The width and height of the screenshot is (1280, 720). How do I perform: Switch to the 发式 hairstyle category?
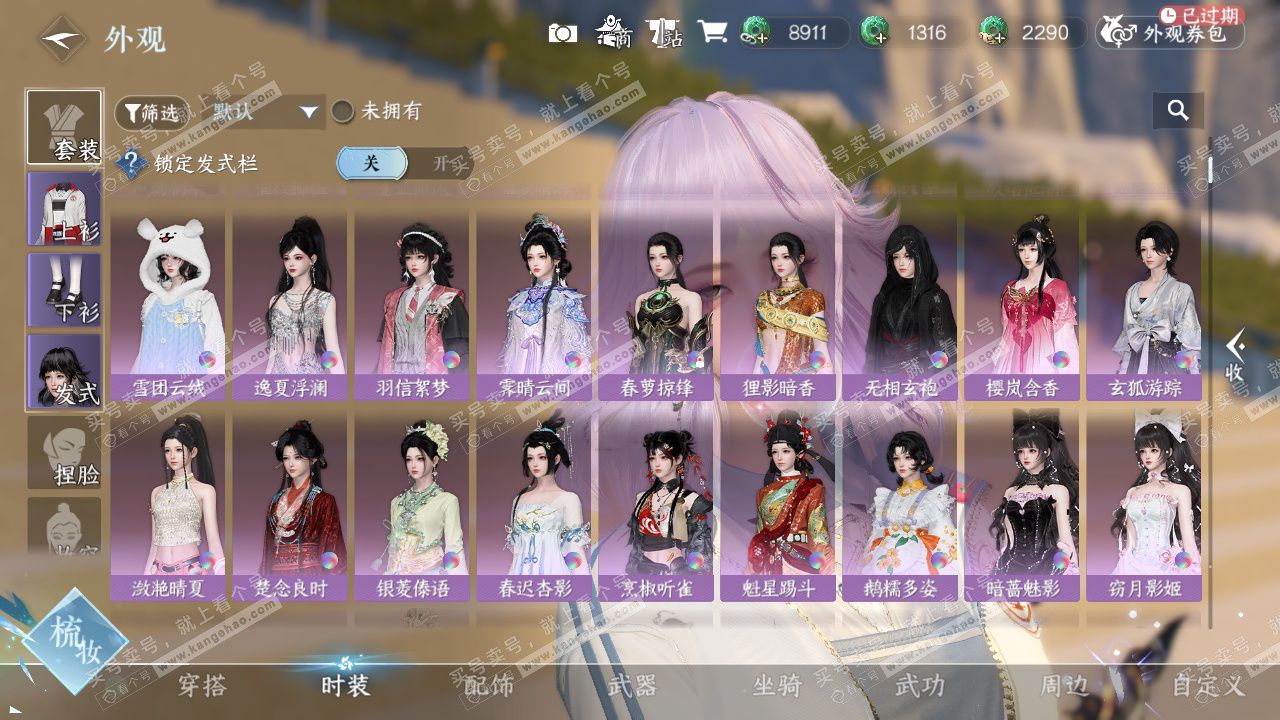click(x=64, y=371)
